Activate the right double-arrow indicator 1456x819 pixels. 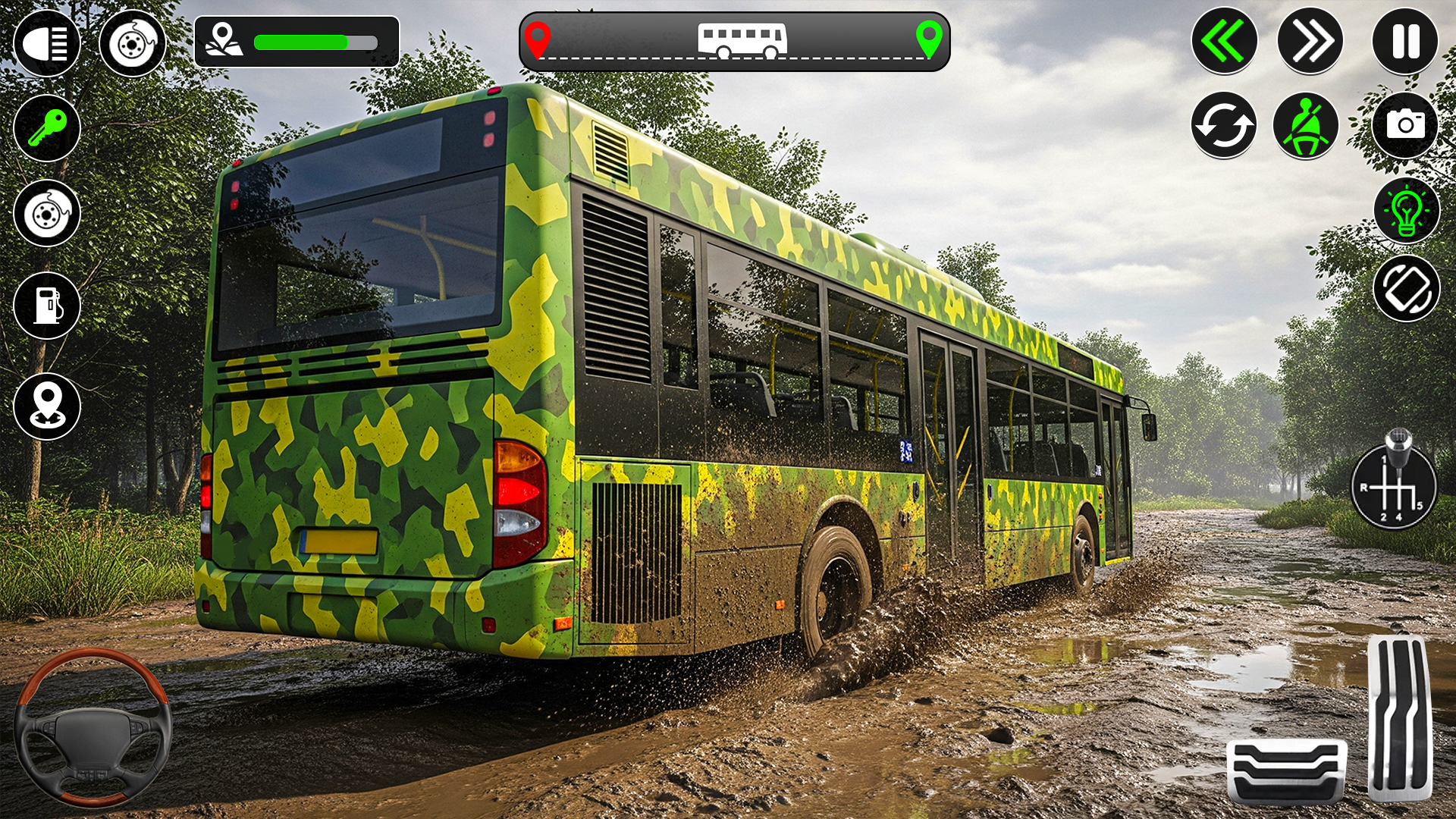(1310, 41)
